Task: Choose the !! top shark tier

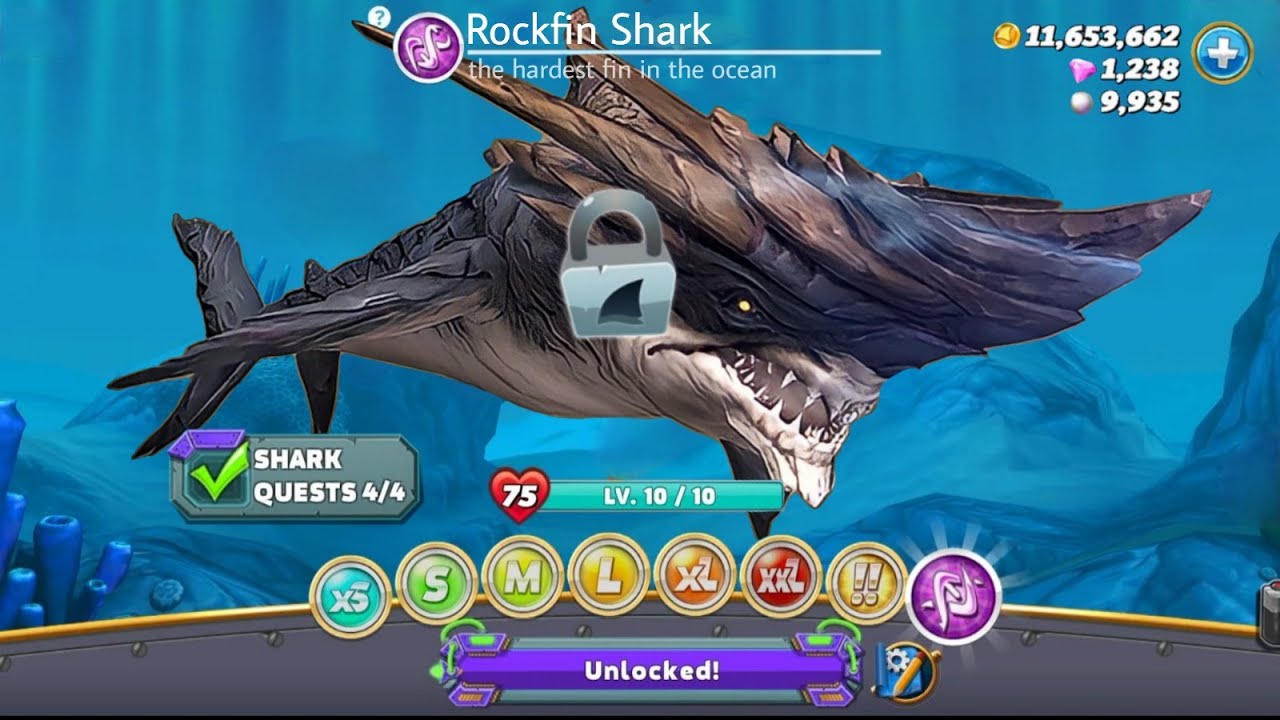Action: (866, 584)
